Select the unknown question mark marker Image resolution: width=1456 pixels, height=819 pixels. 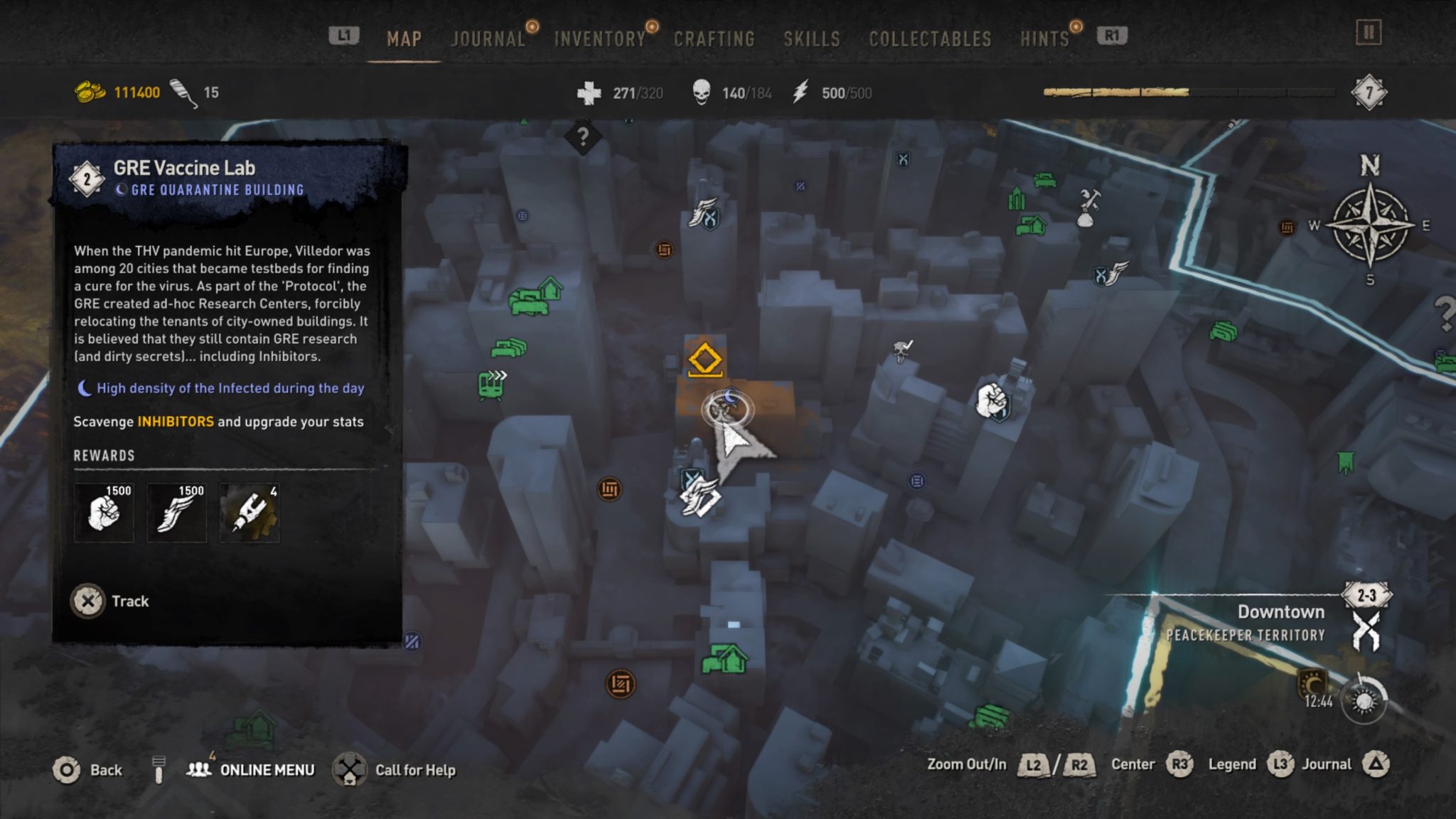pos(584,137)
